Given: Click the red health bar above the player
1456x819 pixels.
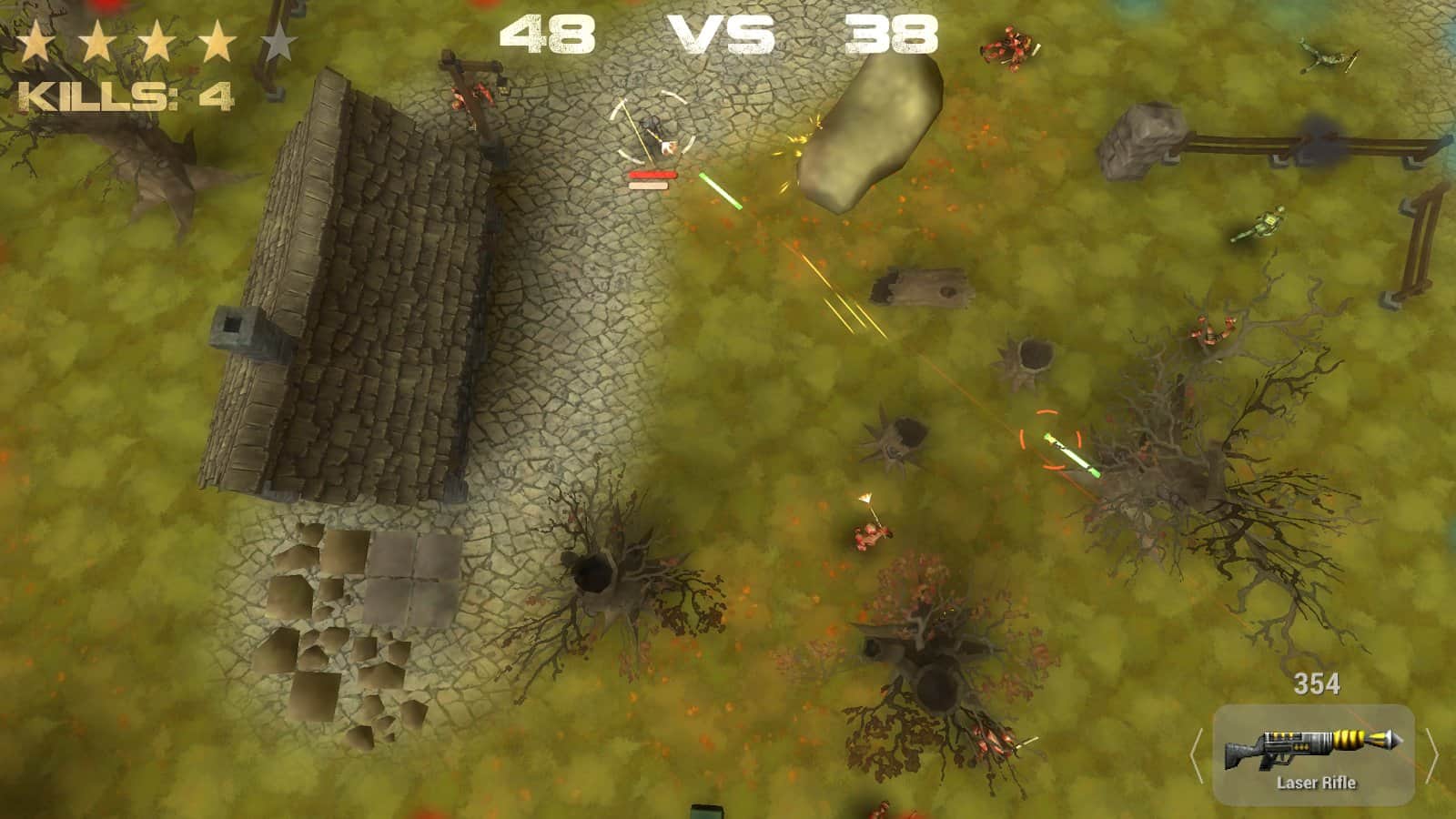Looking at the screenshot, I should pos(652,175).
